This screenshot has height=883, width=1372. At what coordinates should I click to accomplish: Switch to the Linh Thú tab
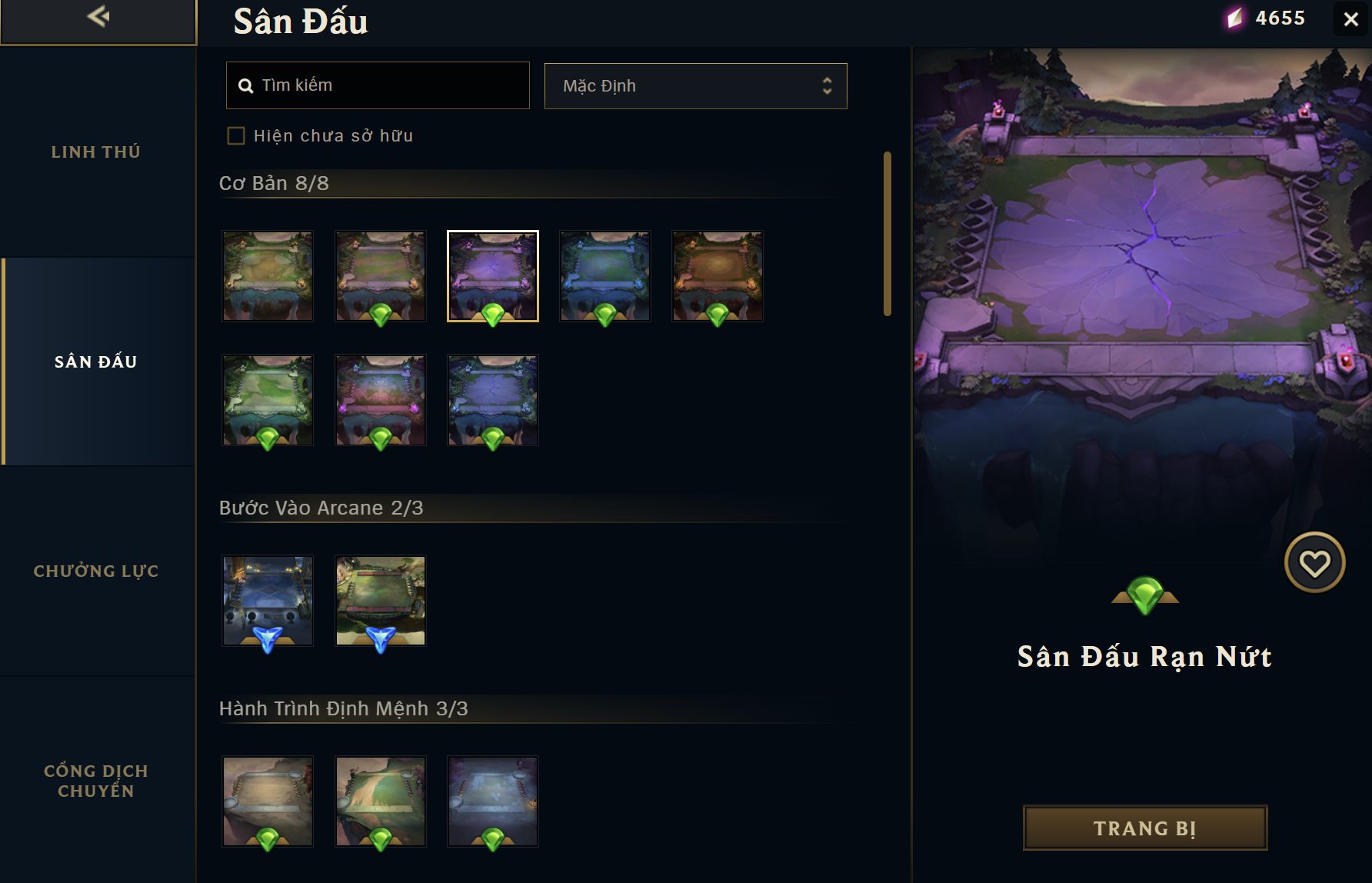click(x=96, y=152)
